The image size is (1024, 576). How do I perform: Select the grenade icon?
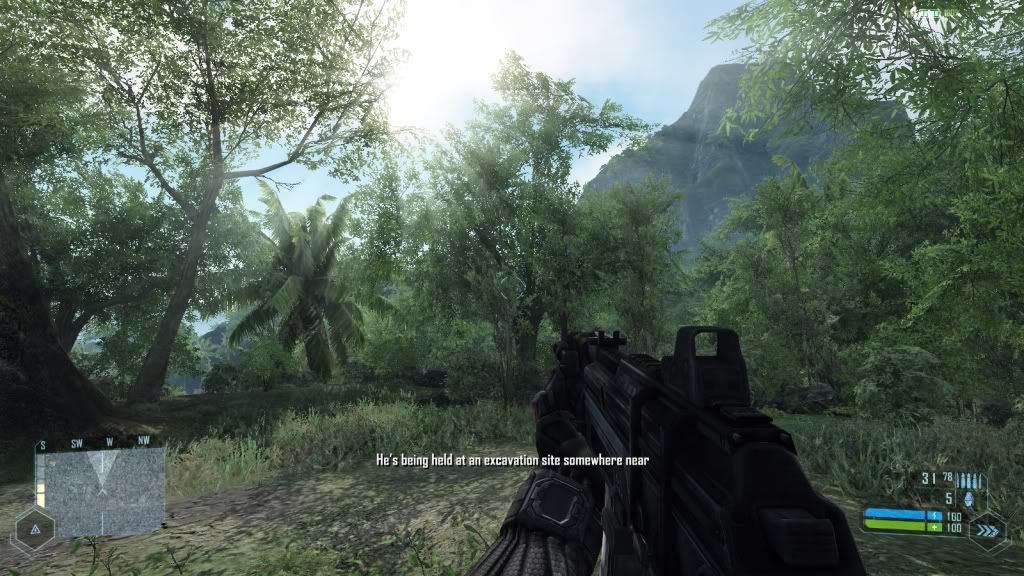pos(969,495)
